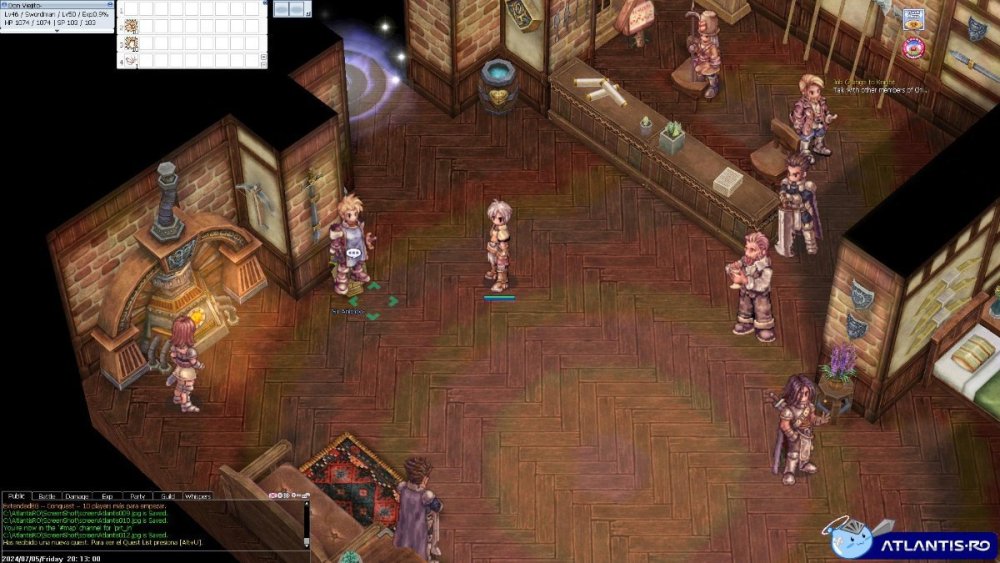This screenshot has height=563, width=1000.
Task: Use the item in hotbar row 4
Action: [x=131, y=61]
